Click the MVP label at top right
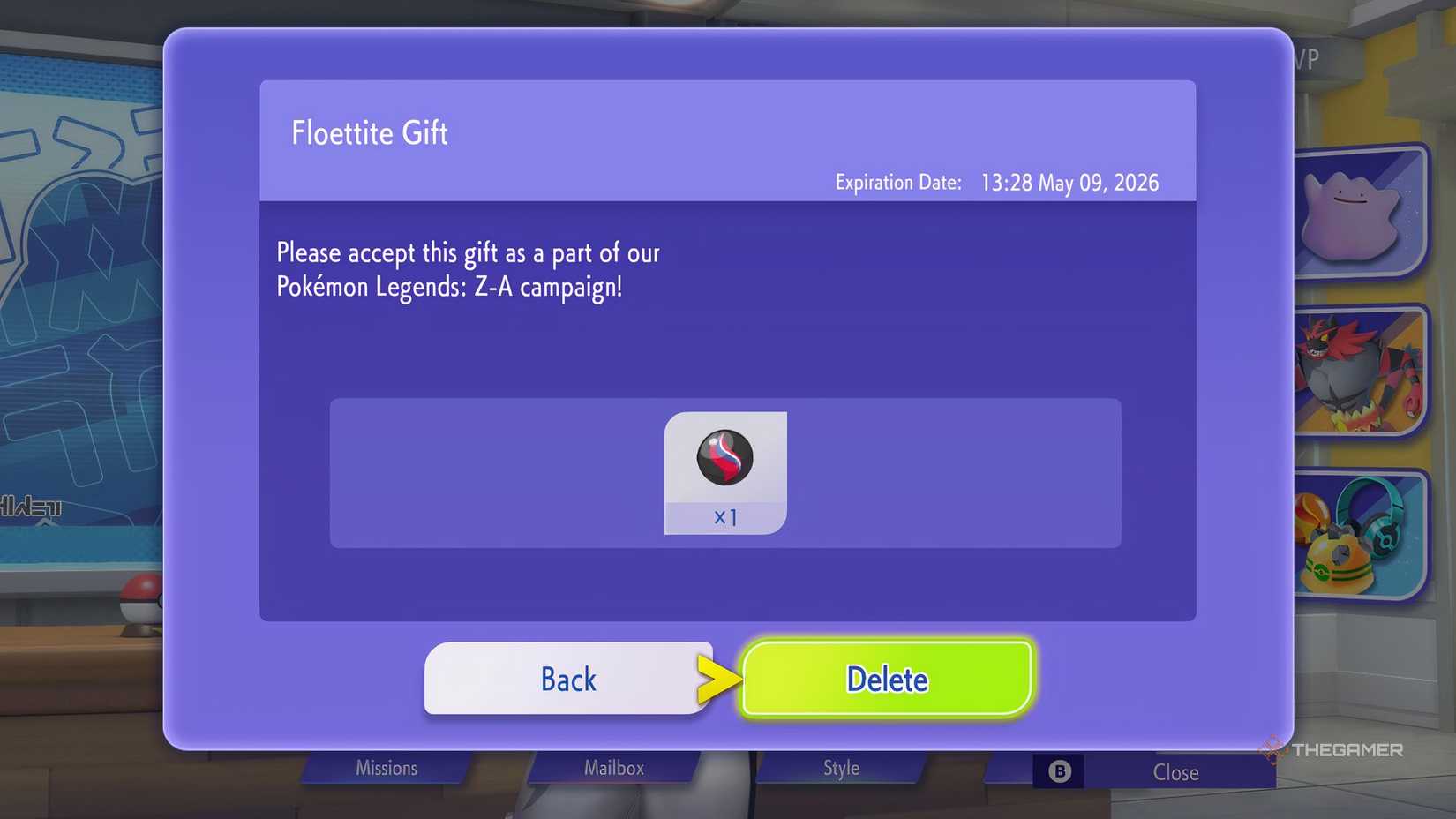Viewport: 1456px width, 819px height. (x=1304, y=58)
